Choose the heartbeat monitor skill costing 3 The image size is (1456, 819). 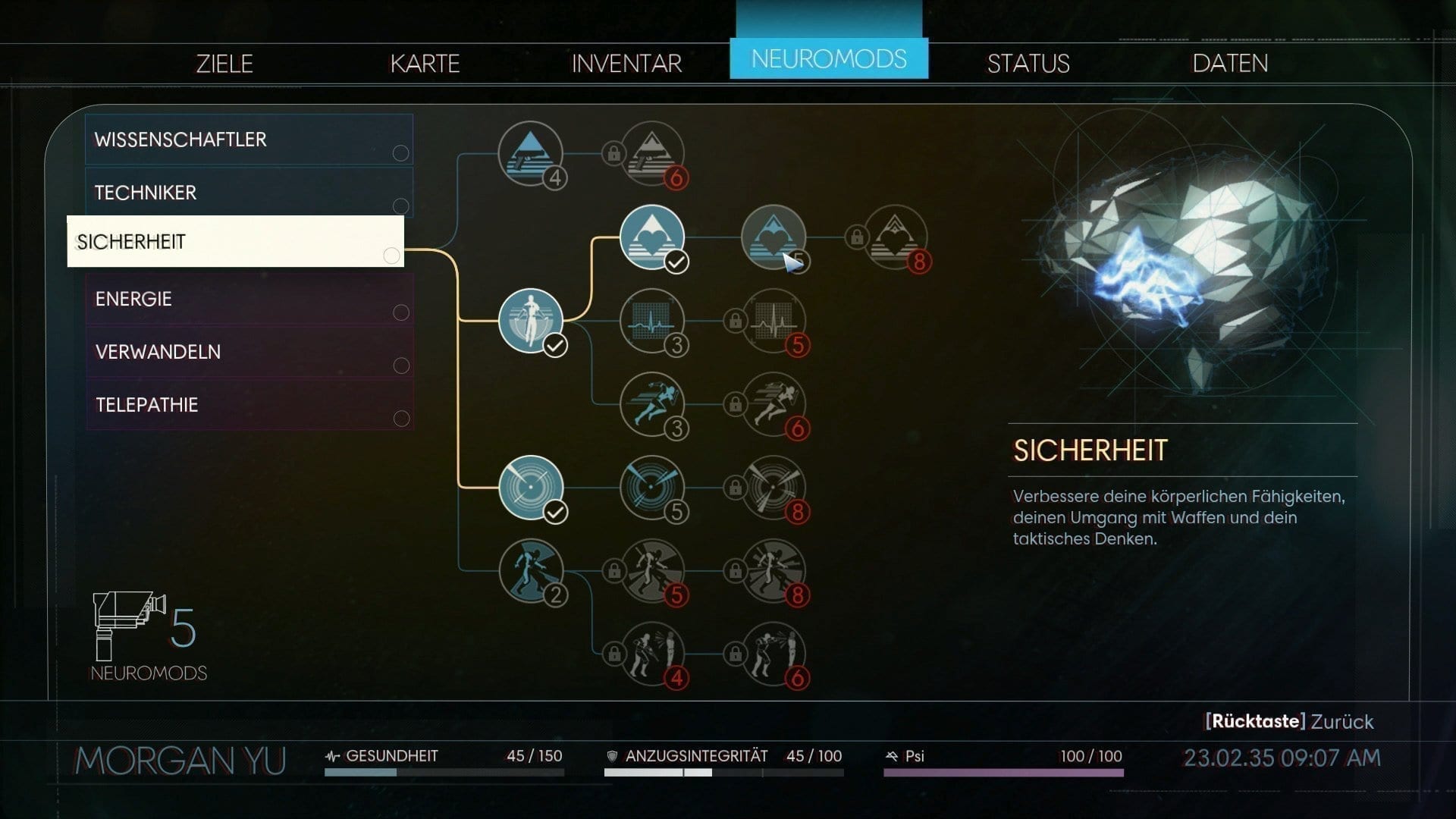(651, 321)
